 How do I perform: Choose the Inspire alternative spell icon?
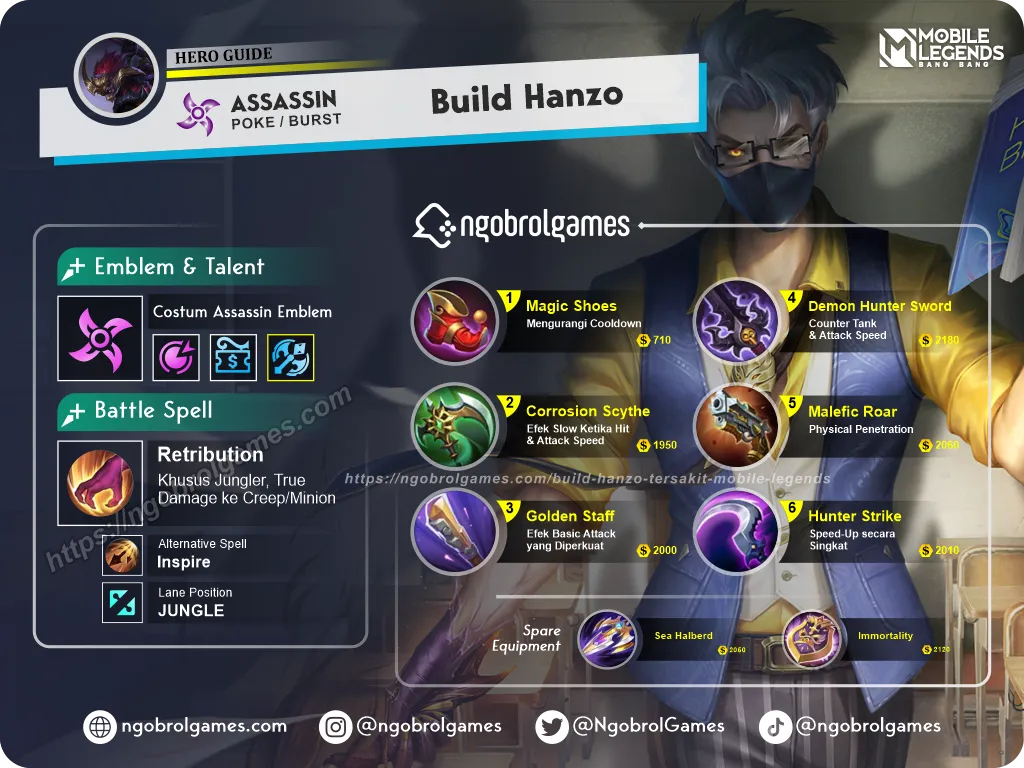[122, 554]
